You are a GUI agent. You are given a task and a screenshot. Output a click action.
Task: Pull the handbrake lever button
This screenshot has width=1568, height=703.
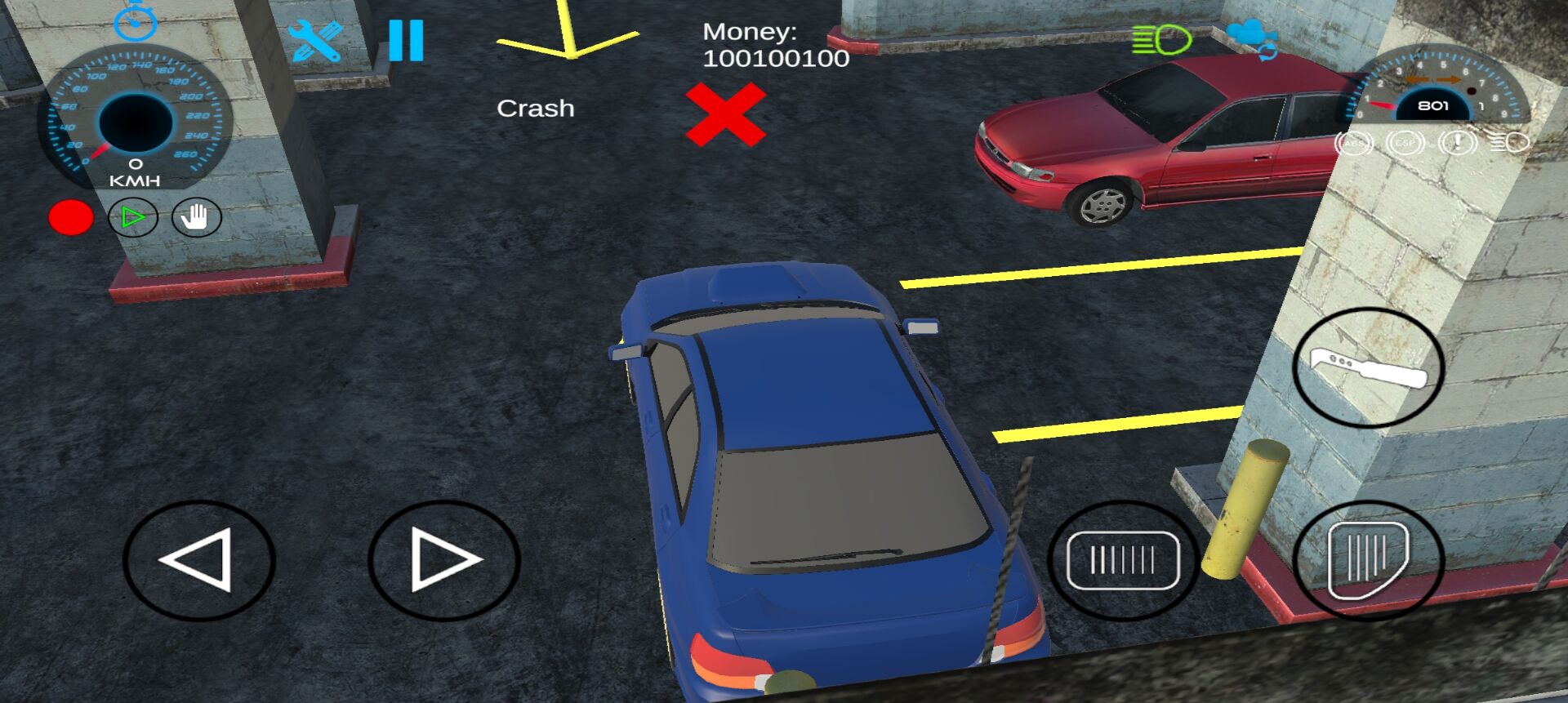click(x=1369, y=368)
